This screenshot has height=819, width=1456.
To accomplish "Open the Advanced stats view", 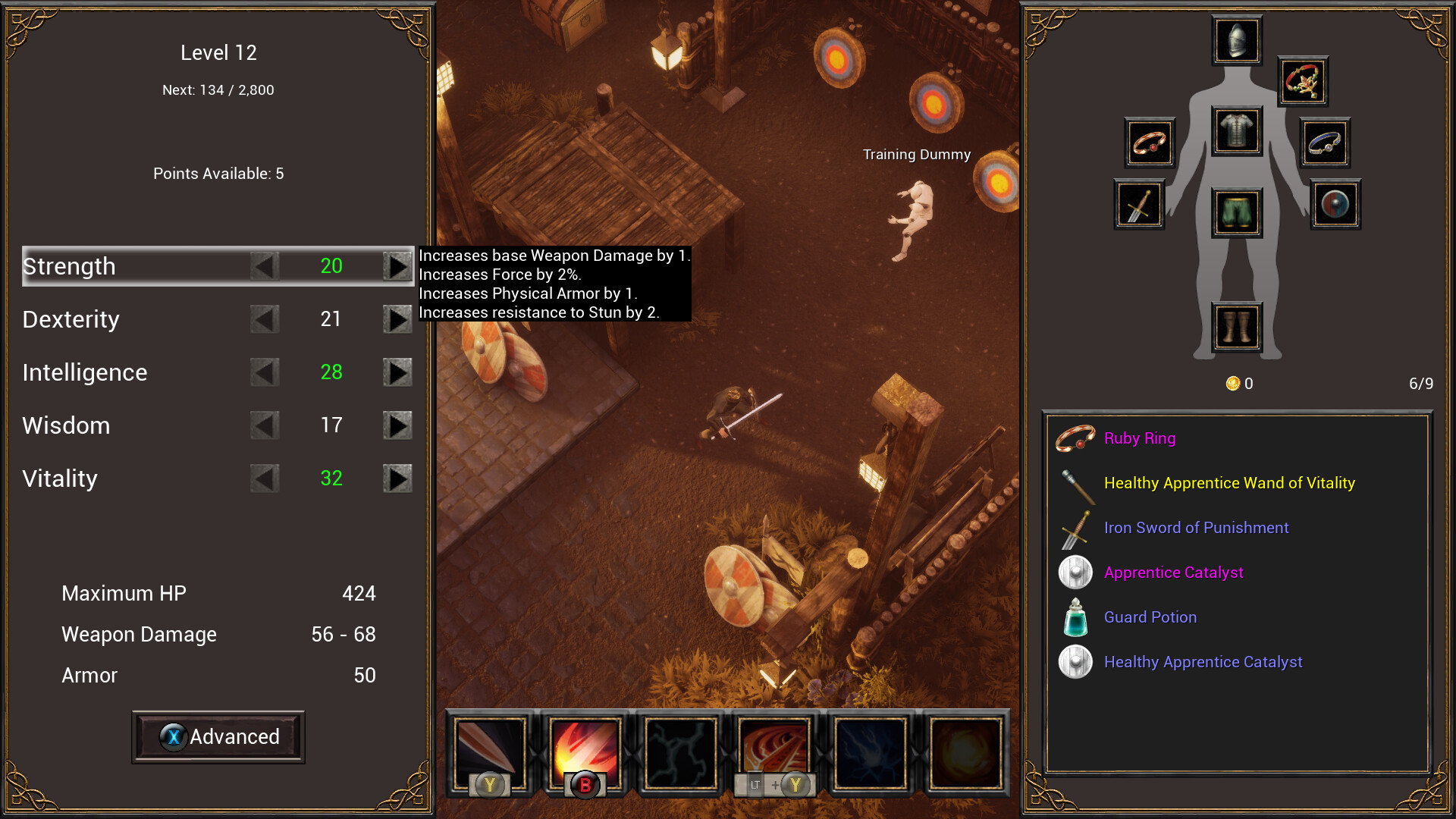I will click(218, 737).
